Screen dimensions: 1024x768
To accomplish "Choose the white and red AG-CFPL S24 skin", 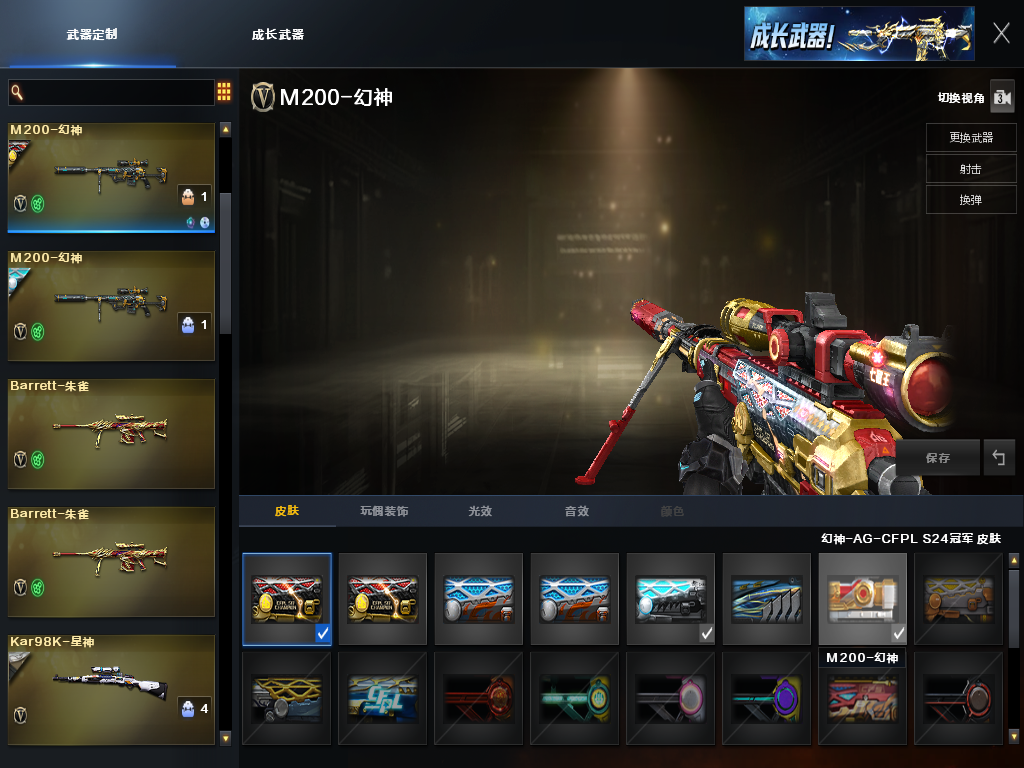I will (x=862, y=598).
